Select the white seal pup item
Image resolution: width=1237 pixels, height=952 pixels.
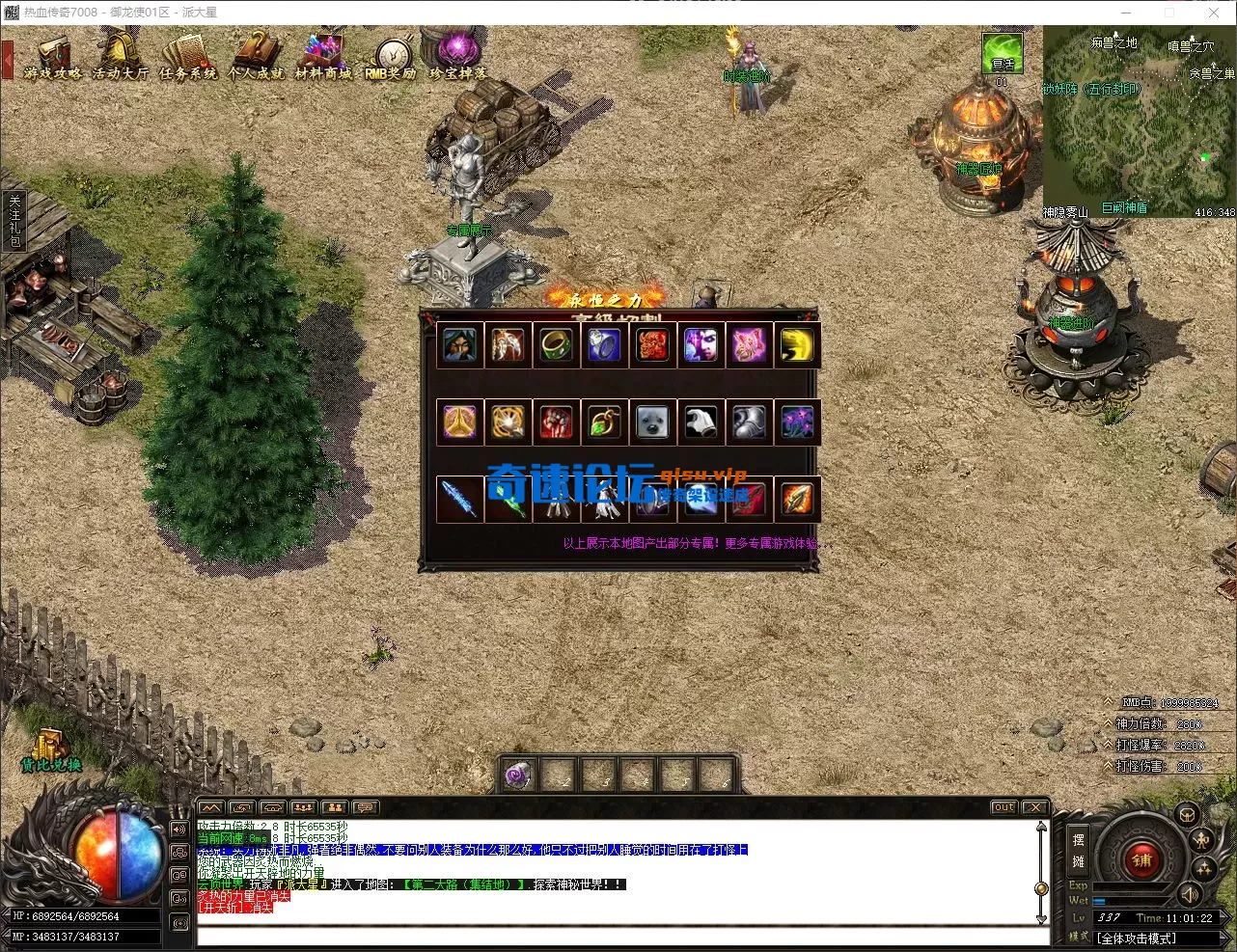pos(652,422)
